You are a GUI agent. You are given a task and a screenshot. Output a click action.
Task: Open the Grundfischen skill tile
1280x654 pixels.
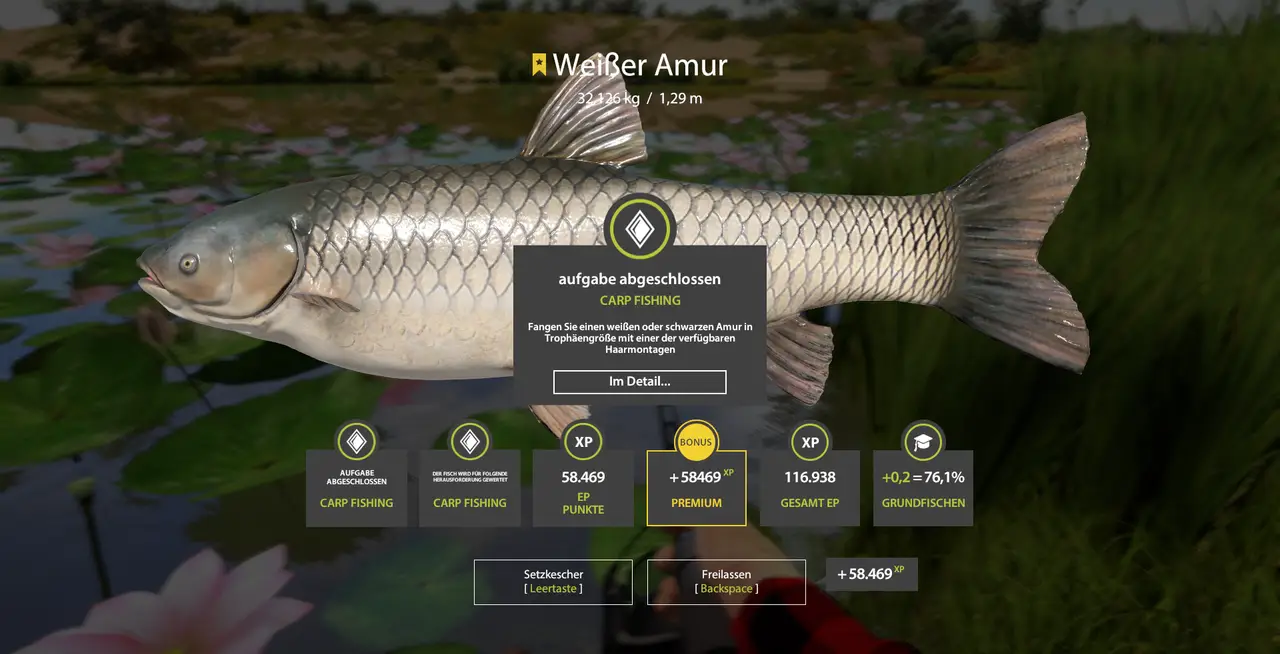click(x=923, y=488)
